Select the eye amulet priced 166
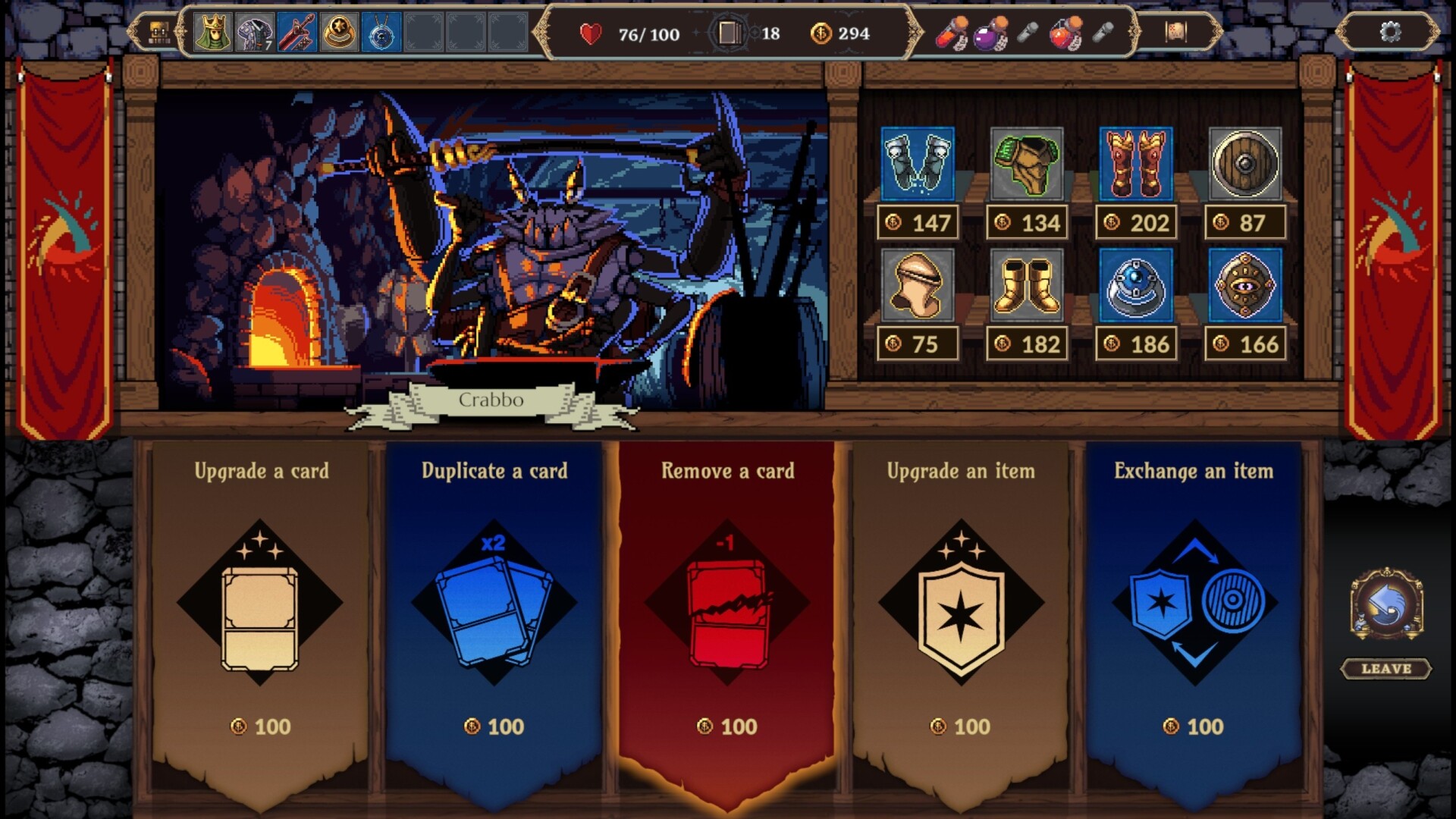Screen dimensions: 1456x819 point(1245,287)
